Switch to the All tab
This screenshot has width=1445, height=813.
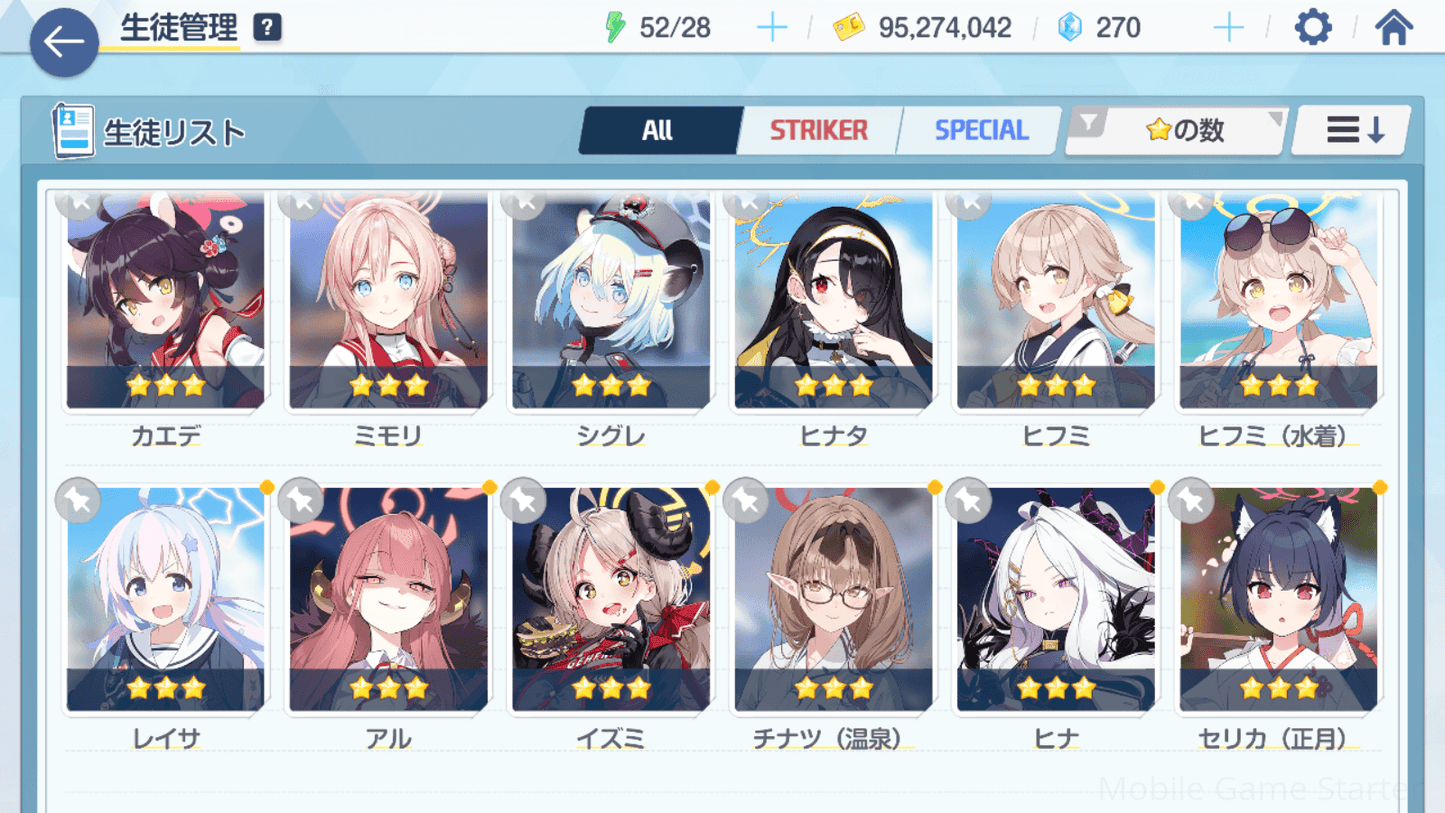click(x=658, y=130)
